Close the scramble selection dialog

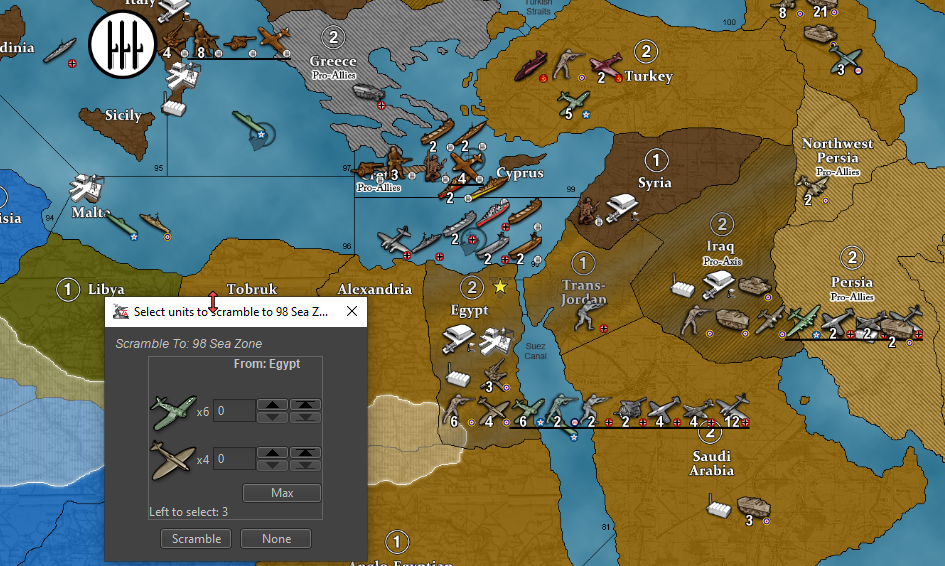pos(352,312)
